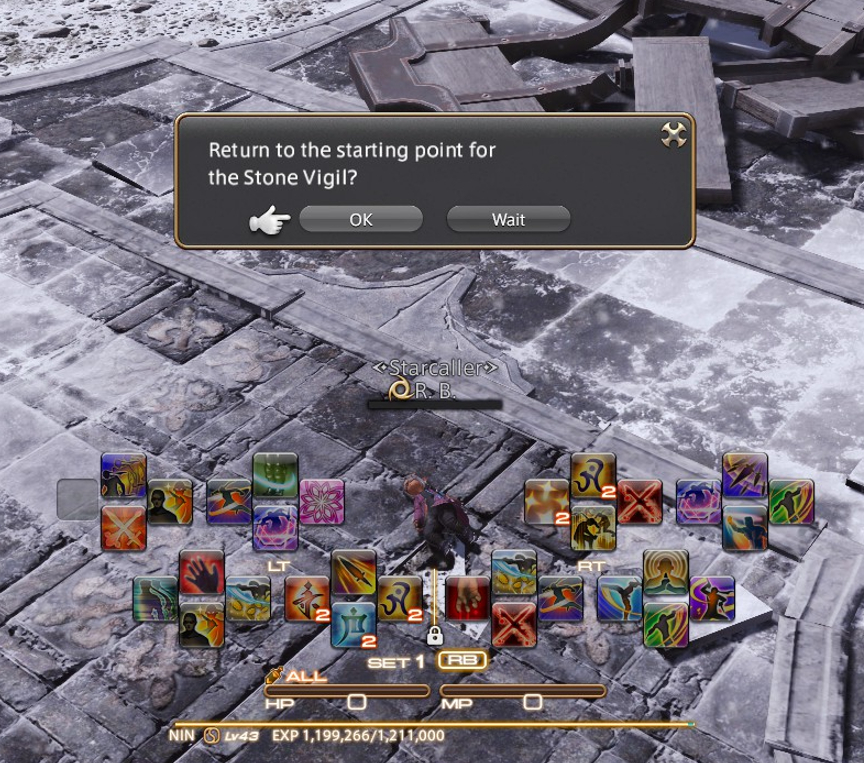Confirm return with the OK button
The width and height of the screenshot is (864, 763).
tap(361, 220)
